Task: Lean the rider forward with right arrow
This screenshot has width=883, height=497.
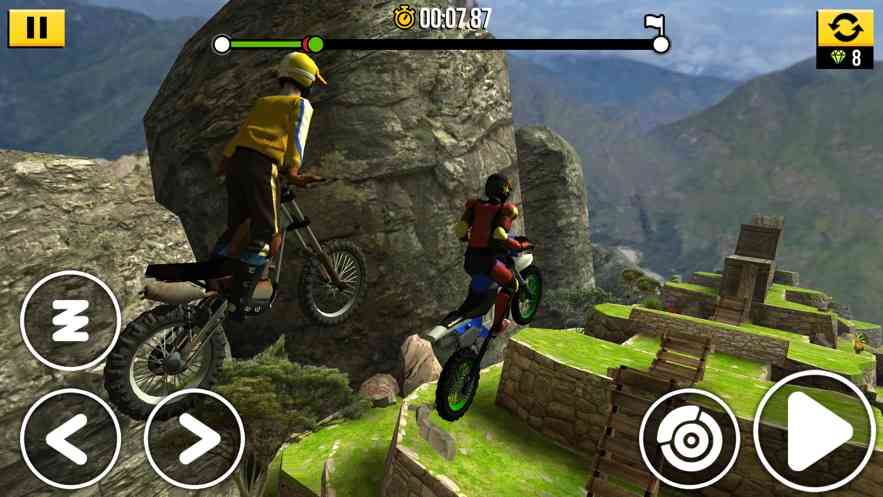Action: (x=194, y=438)
